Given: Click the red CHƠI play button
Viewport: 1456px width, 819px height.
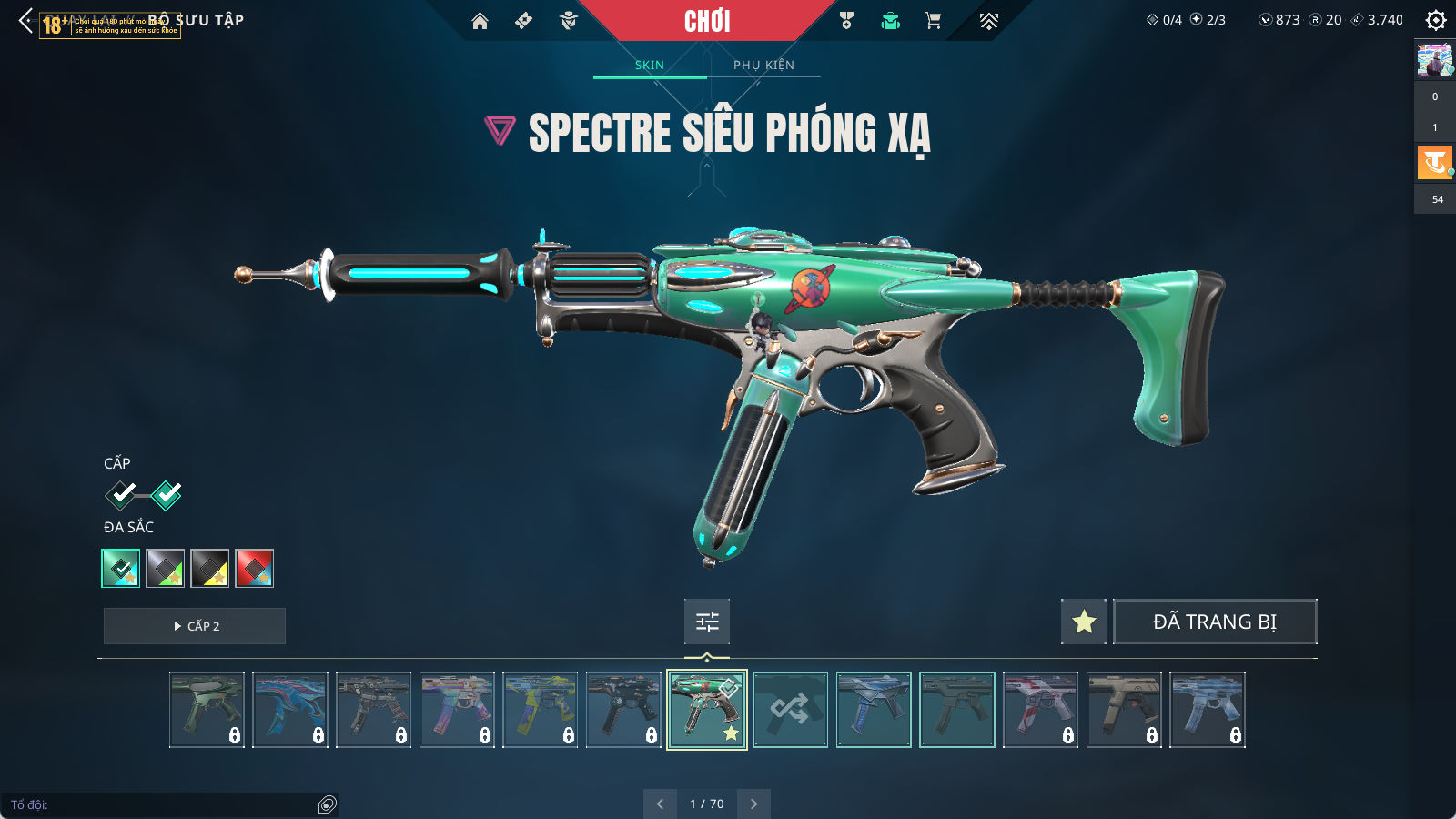Looking at the screenshot, I should [707, 21].
